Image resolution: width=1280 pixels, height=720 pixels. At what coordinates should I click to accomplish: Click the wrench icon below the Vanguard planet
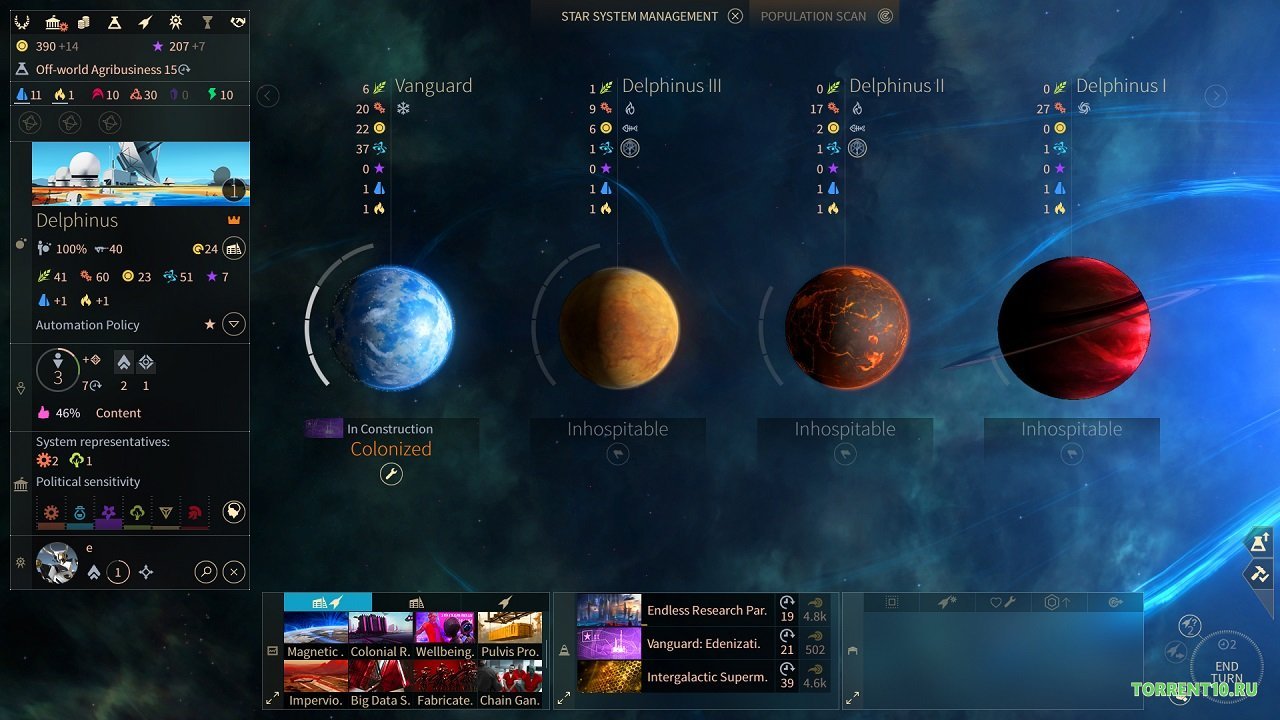(x=390, y=474)
